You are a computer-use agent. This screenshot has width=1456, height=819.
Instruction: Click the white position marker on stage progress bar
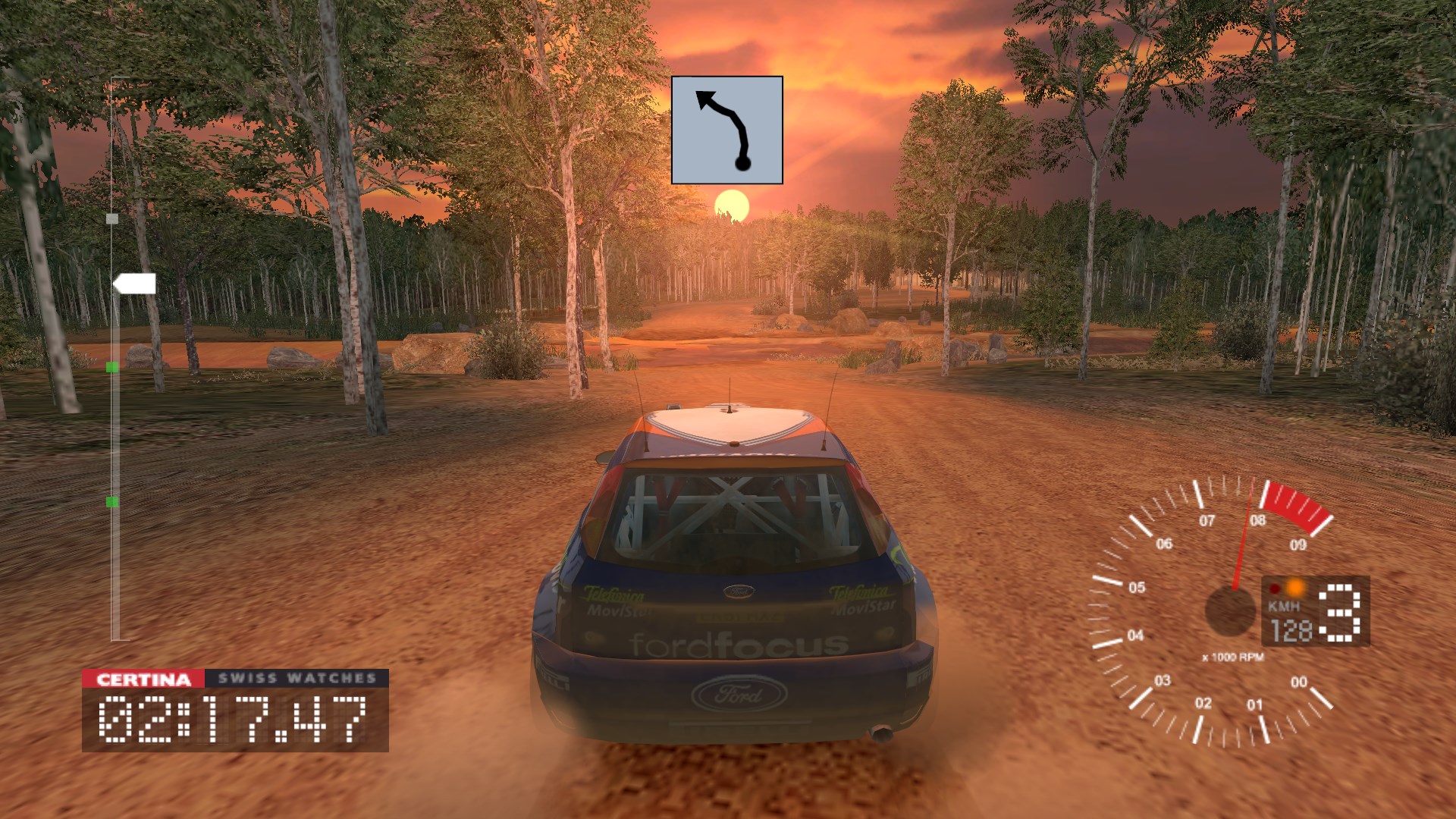click(133, 284)
